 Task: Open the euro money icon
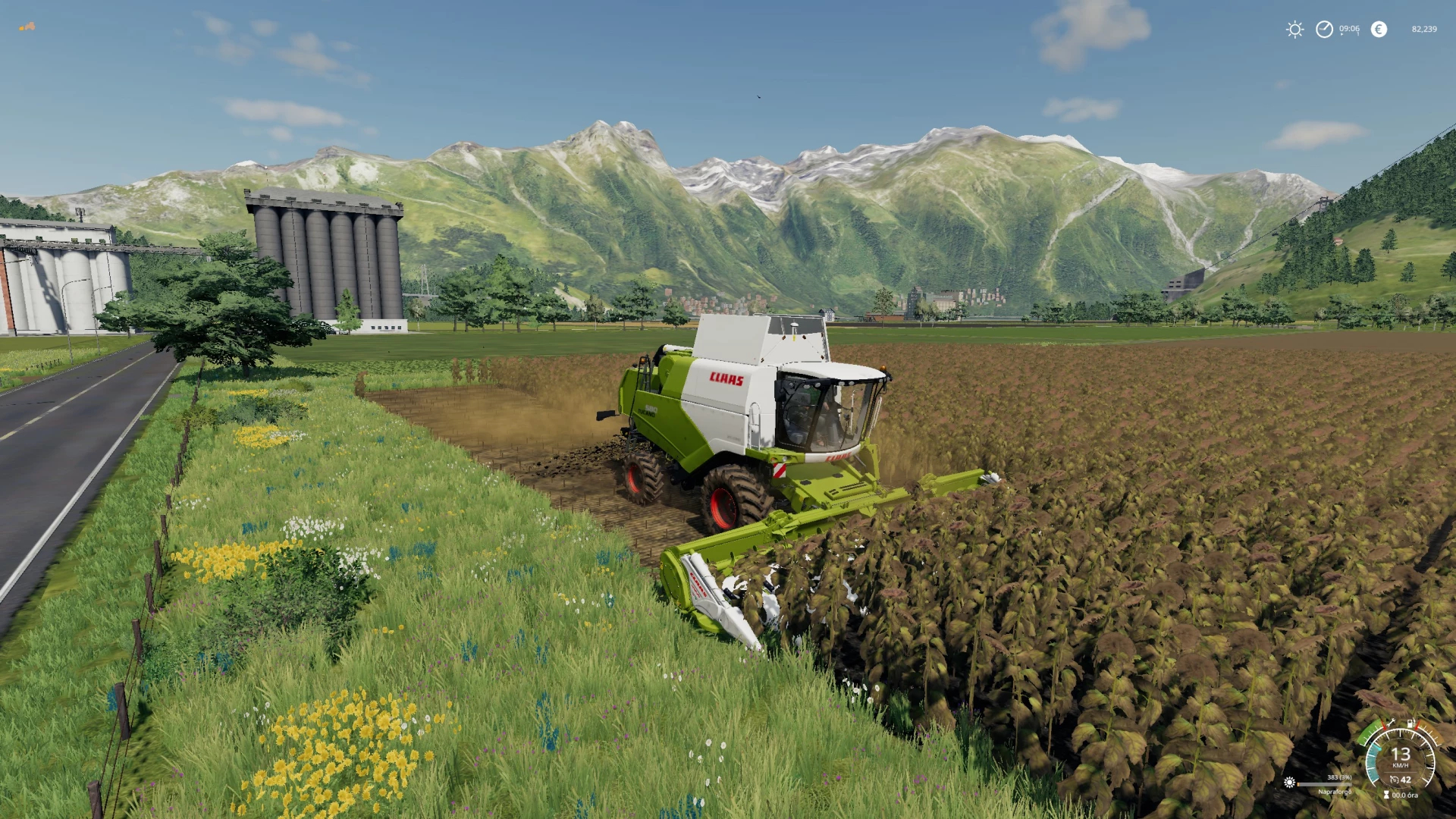[1379, 30]
